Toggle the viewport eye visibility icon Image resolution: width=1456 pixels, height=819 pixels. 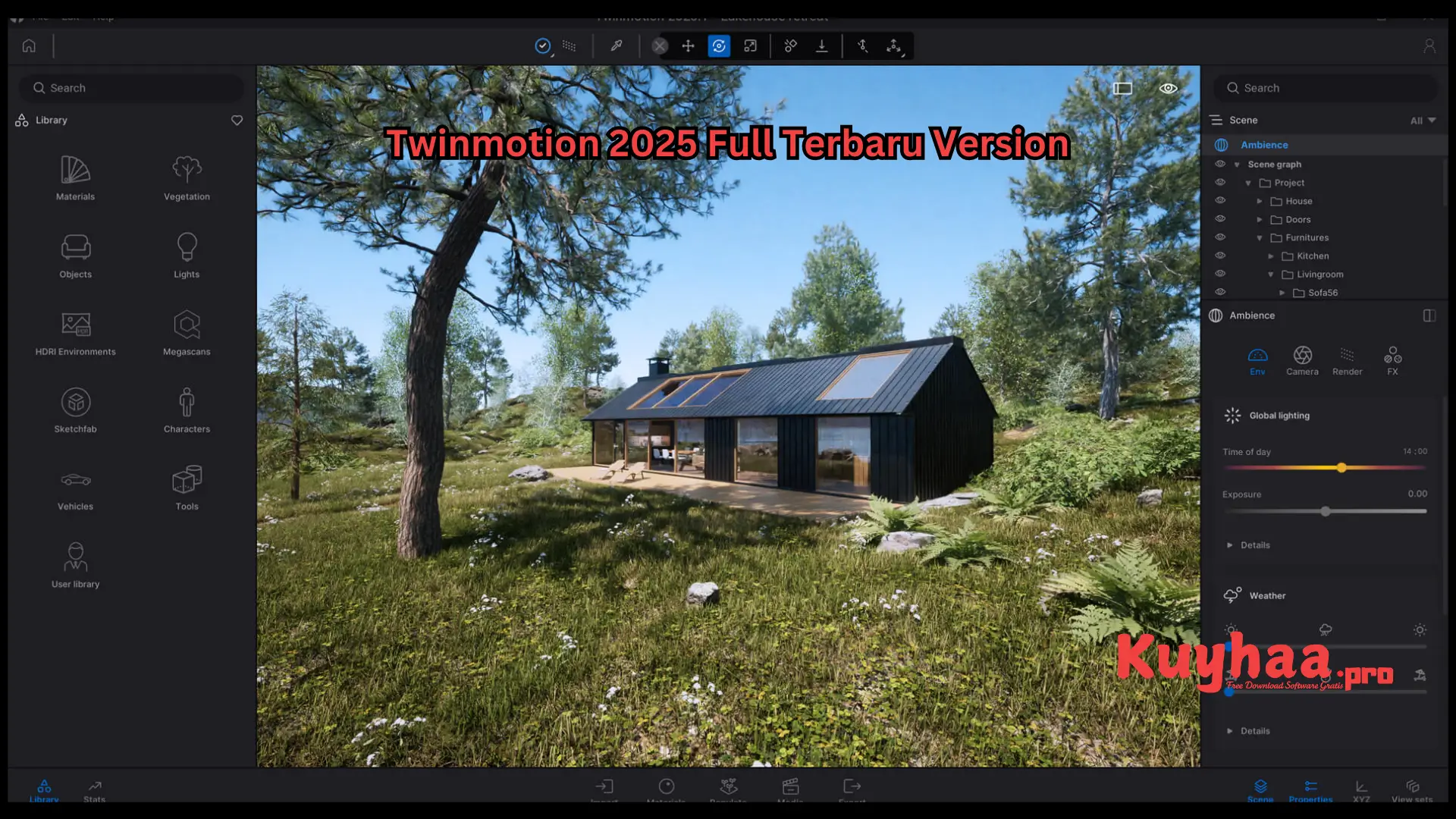click(x=1168, y=88)
